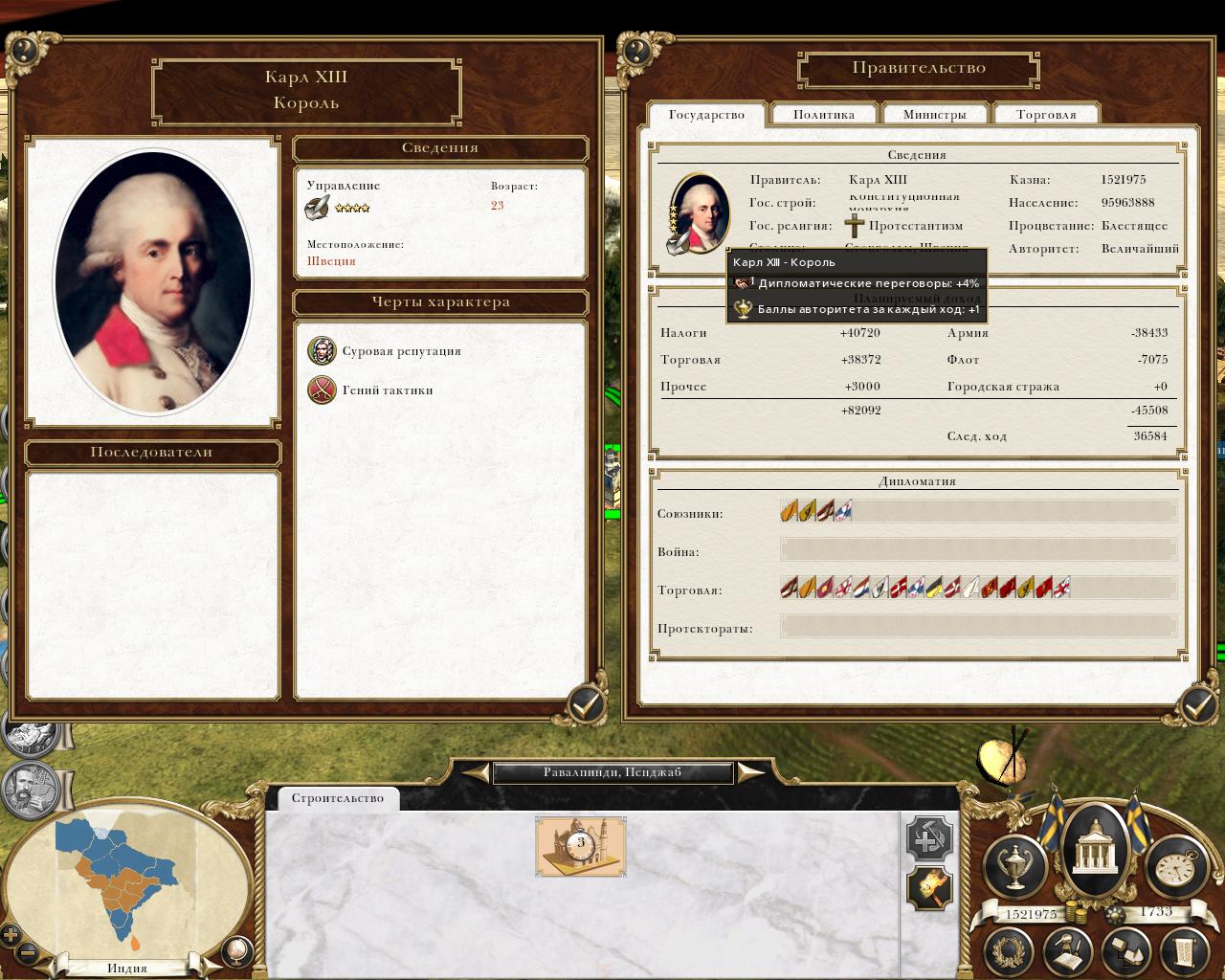Screen dimensions: 1225x980
Task: Open help for the government panel
Action: [636, 49]
